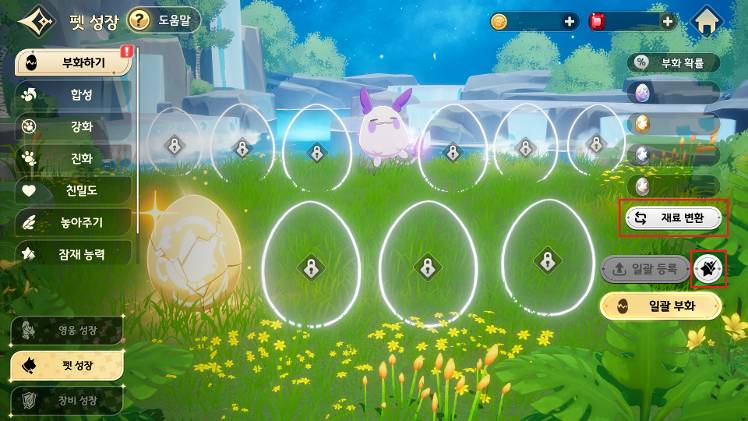Viewport: 748px width, 421px height.
Task: Click the 재료 변환 button
Action: 673,216
